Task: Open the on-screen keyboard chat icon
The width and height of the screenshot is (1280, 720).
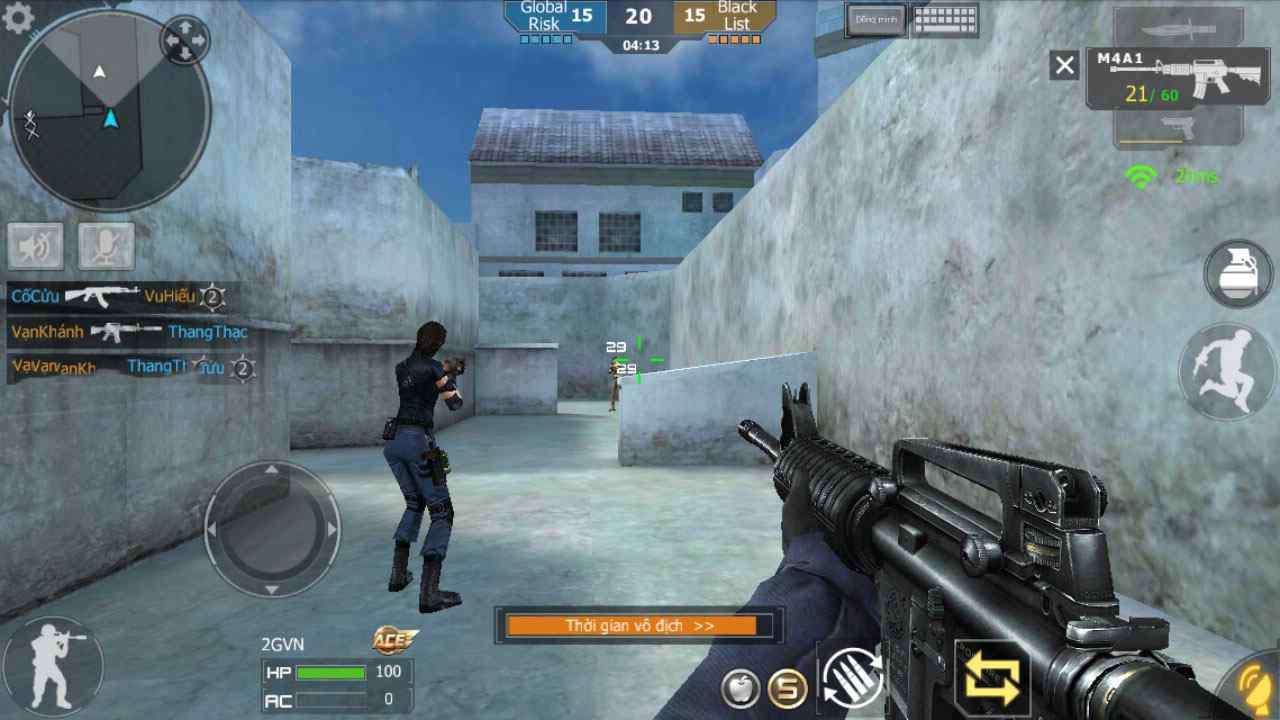Action: coord(944,20)
